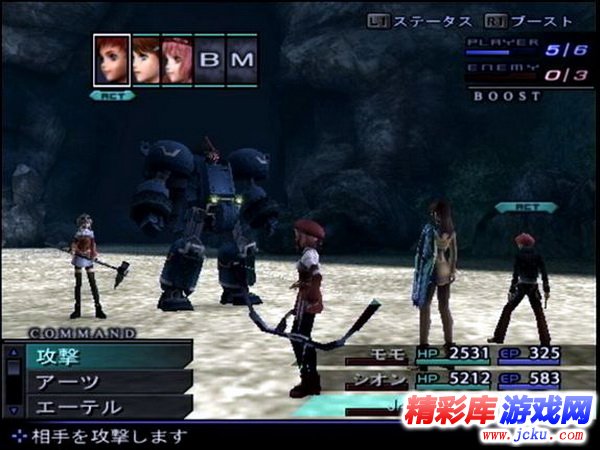
Task: Click the B tile in turn order
Action: 210,60
